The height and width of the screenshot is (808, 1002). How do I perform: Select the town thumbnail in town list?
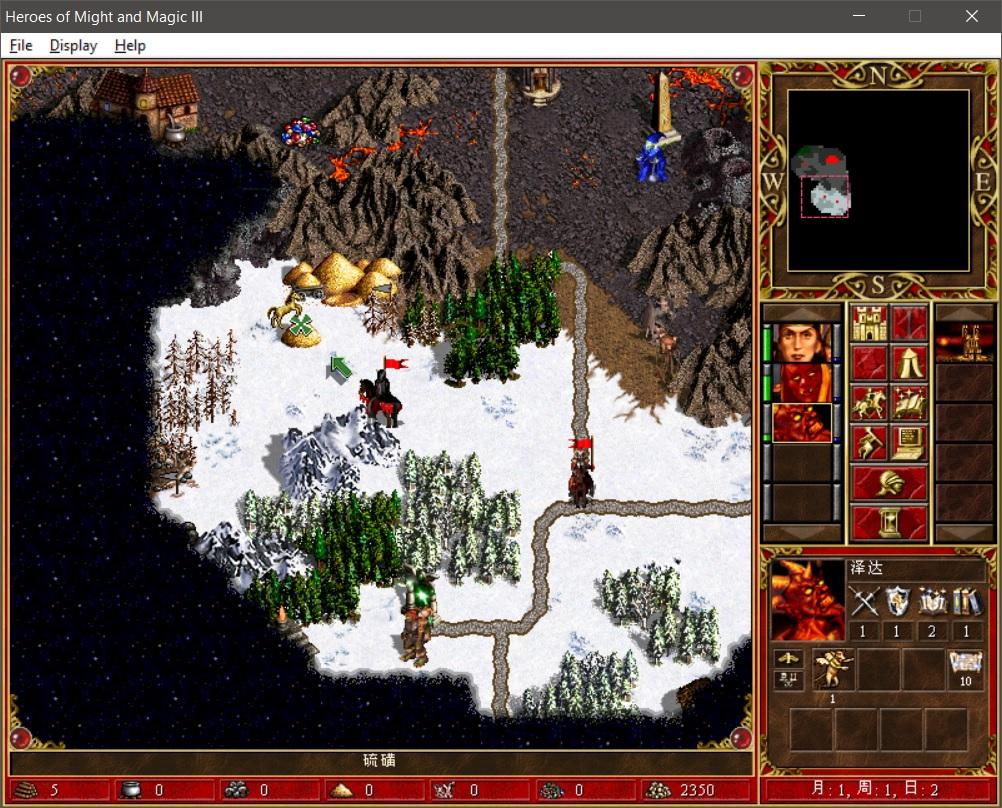tap(964, 343)
